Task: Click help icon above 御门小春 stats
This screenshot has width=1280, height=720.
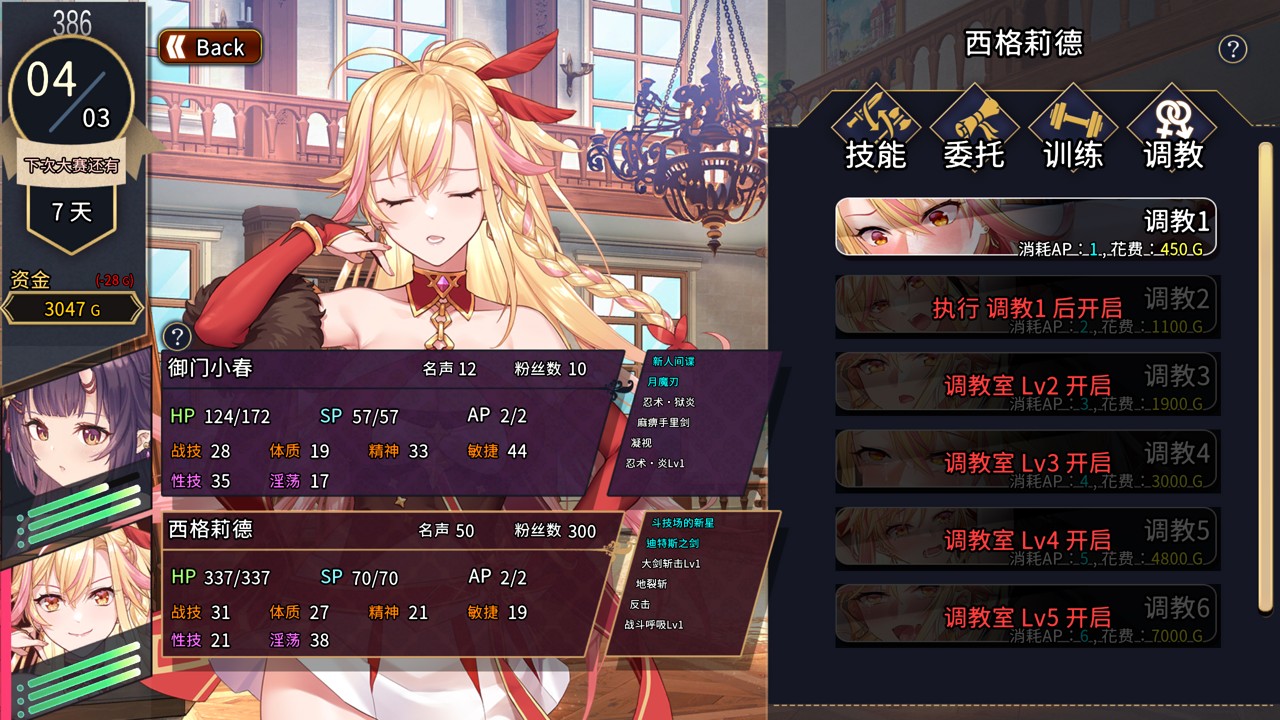Action: [x=177, y=336]
